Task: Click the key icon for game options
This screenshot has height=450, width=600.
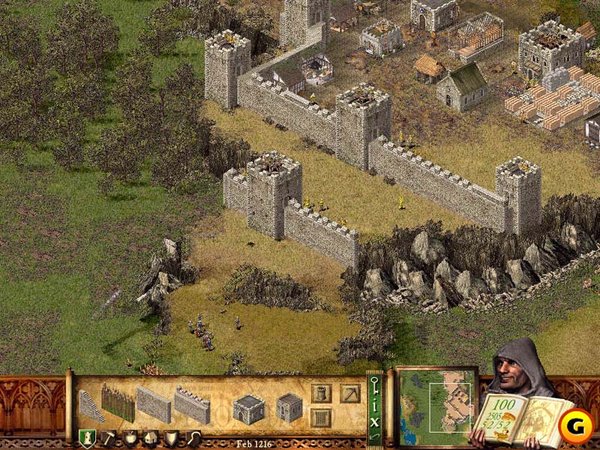Action: click(375, 385)
